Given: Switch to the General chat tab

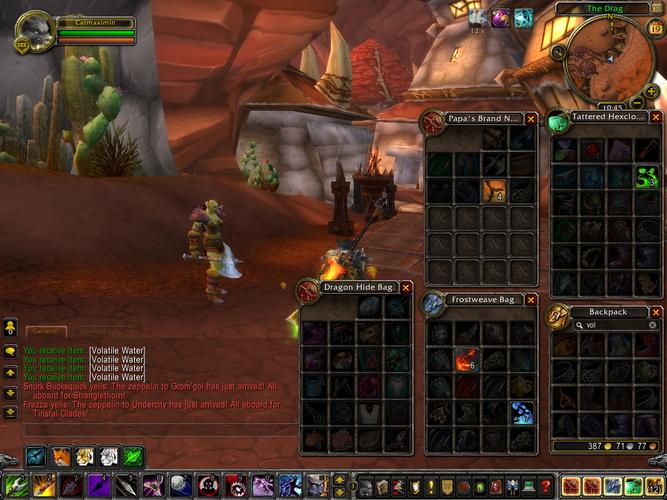Looking at the screenshot, I should [45, 331].
